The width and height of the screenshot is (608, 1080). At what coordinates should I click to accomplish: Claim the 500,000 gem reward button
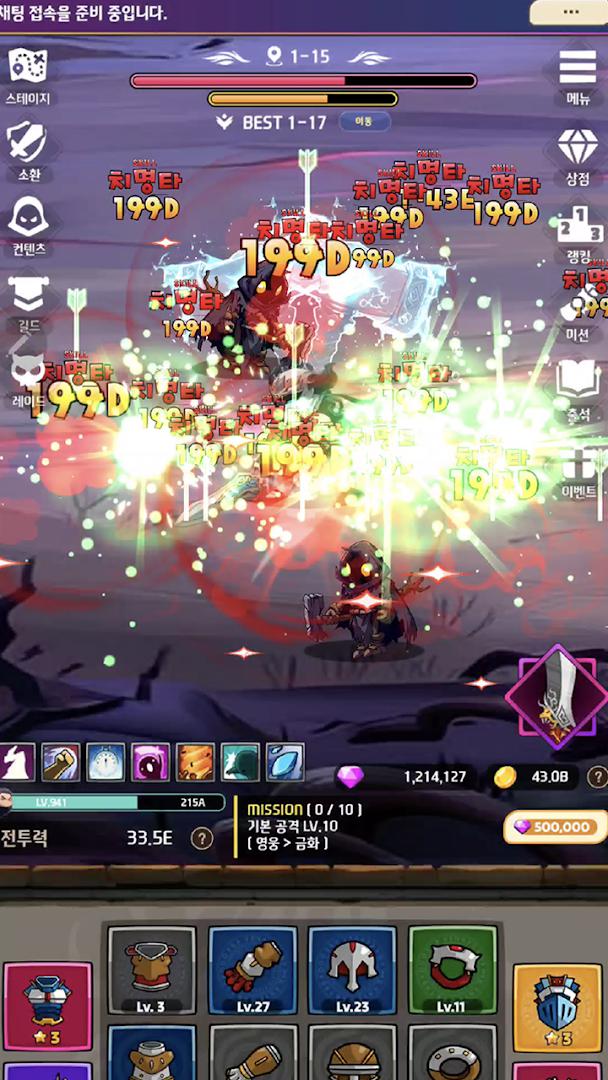[555, 827]
